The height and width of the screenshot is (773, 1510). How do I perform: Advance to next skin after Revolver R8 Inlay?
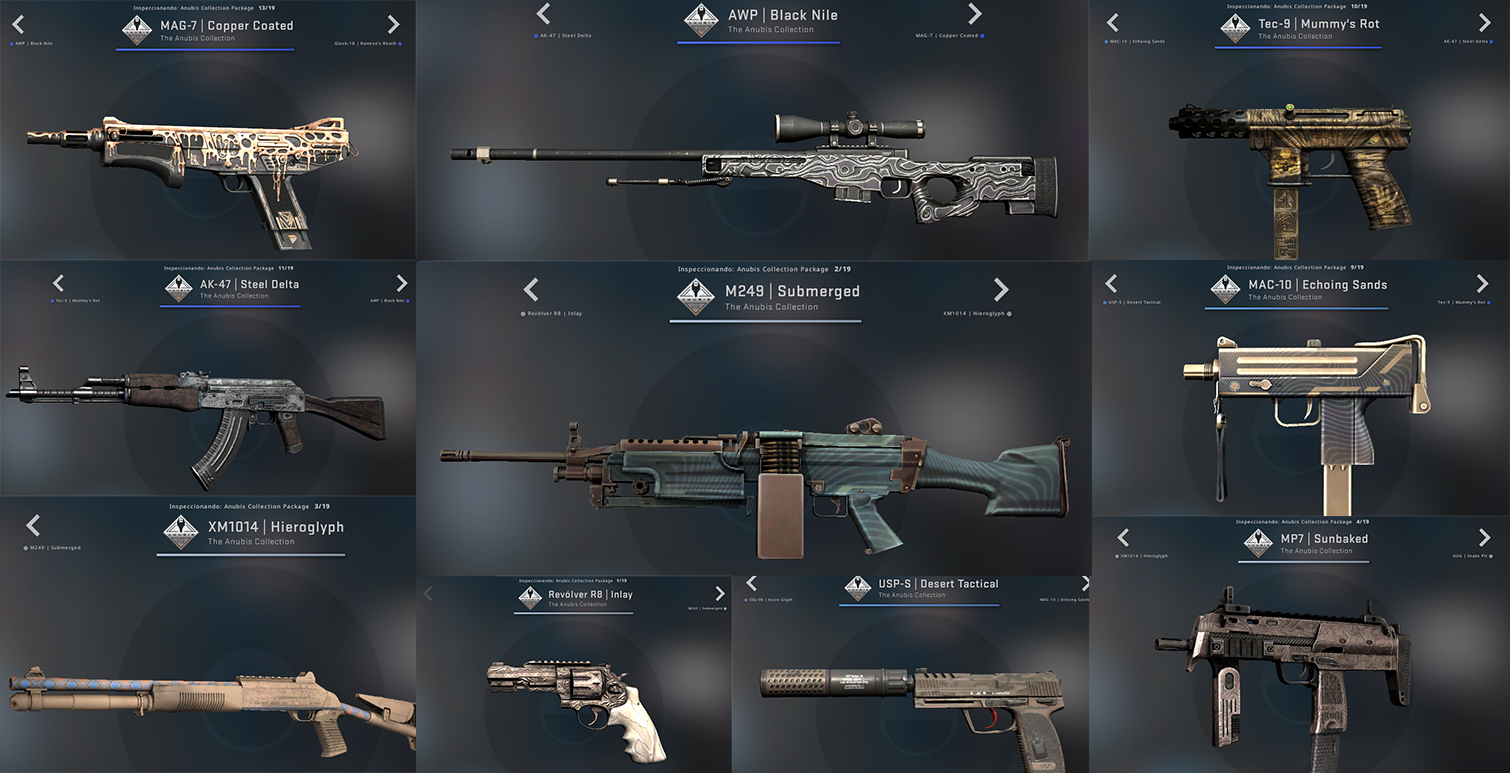pyautogui.click(x=720, y=594)
